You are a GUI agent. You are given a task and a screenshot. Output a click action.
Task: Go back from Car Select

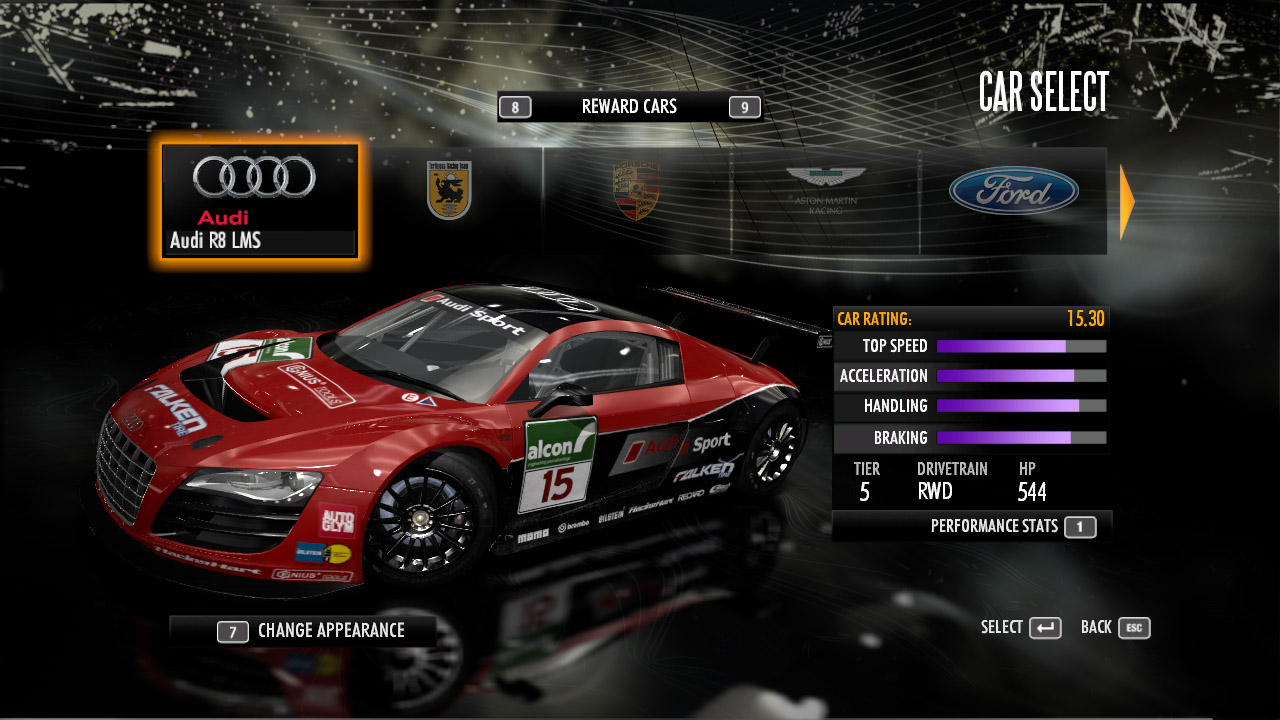pos(1115,628)
